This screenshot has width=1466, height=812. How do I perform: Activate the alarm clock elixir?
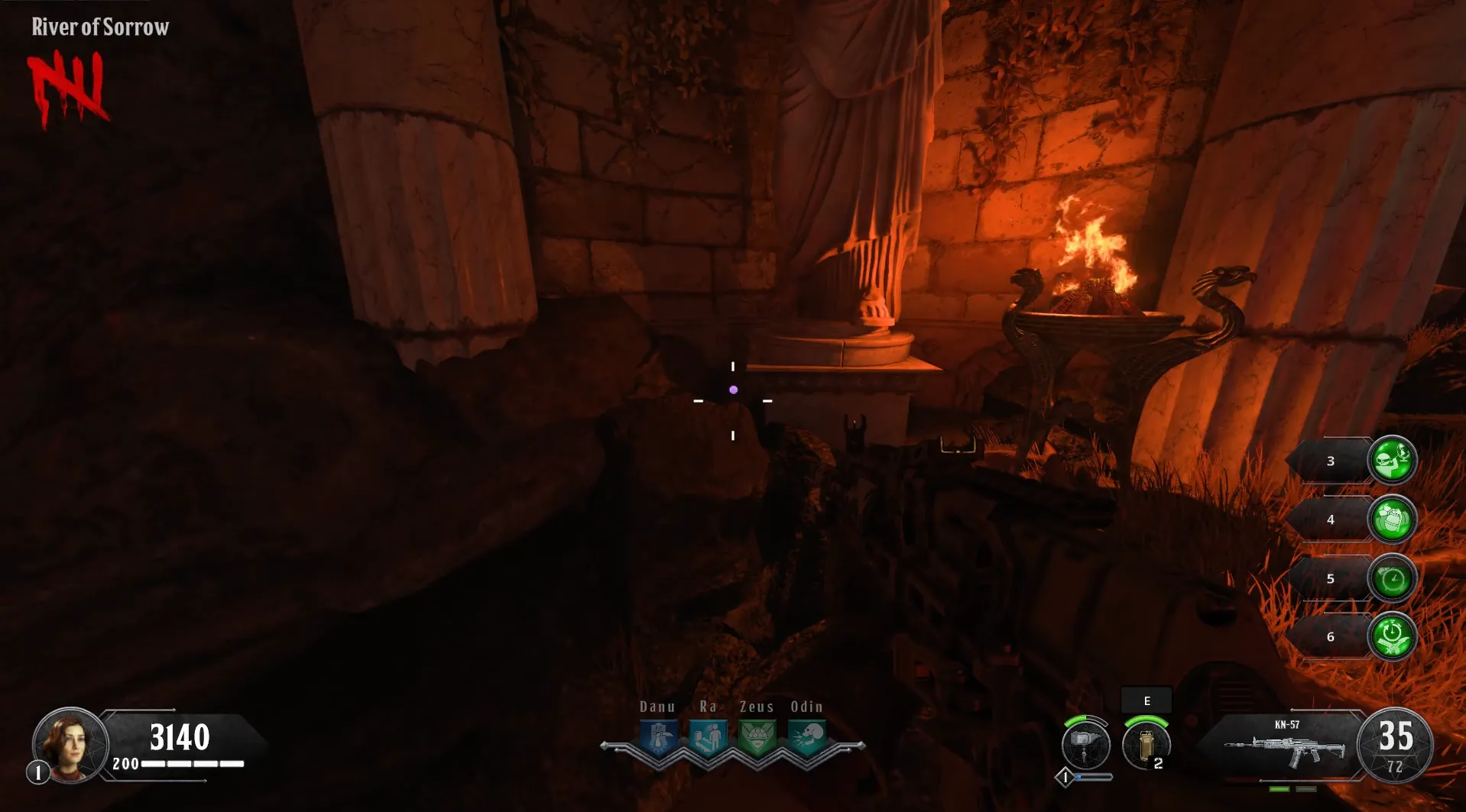click(1392, 579)
